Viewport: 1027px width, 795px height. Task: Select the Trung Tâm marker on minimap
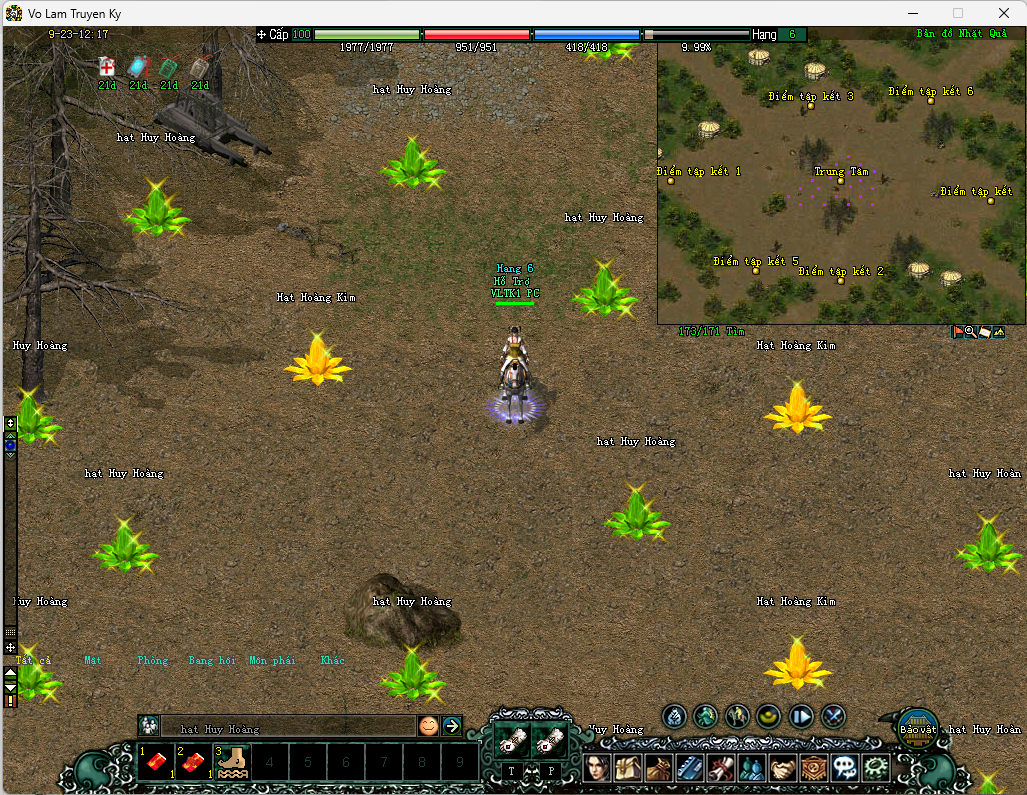pyautogui.click(x=841, y=181)
